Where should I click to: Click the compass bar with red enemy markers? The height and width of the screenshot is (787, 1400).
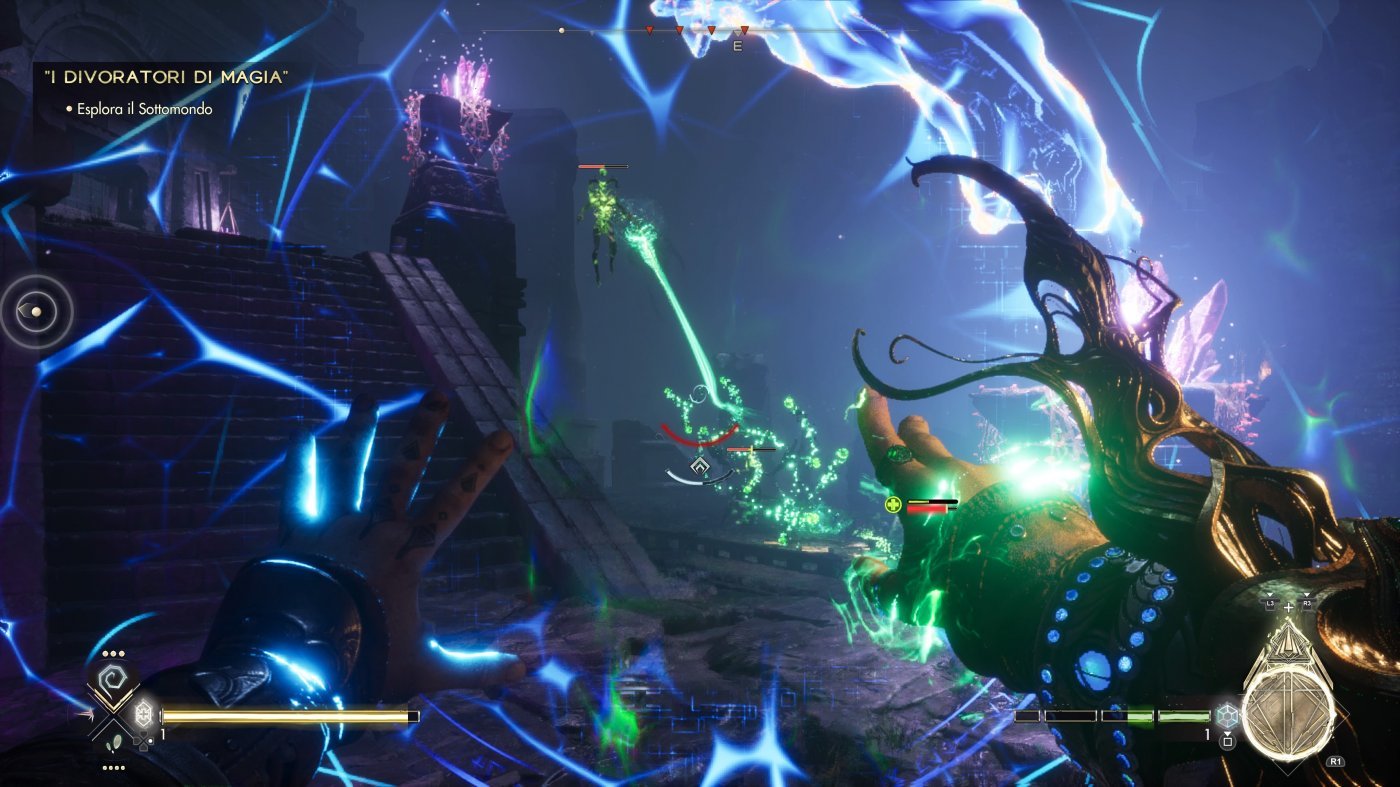pyautogui.click(x=700, y=31)
